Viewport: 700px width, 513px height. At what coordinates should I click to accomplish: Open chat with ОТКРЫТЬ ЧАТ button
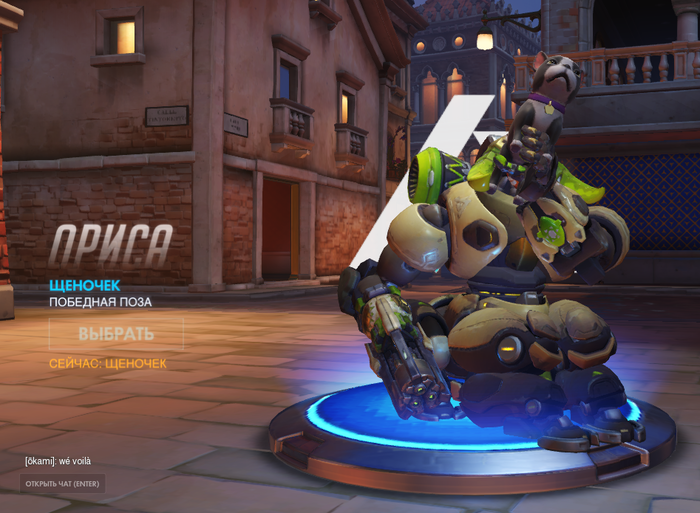pos(62,484)
